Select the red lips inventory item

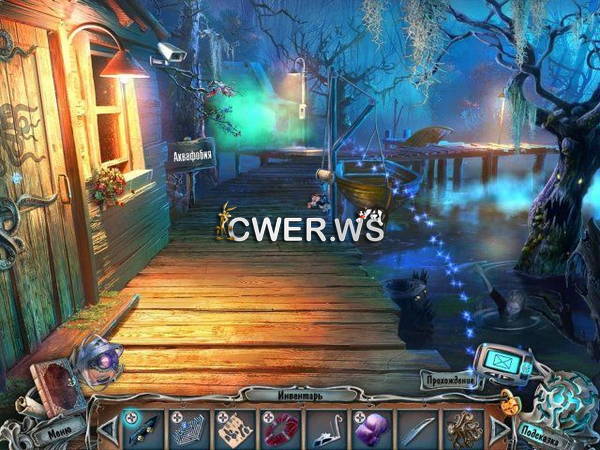pos(280,428)
